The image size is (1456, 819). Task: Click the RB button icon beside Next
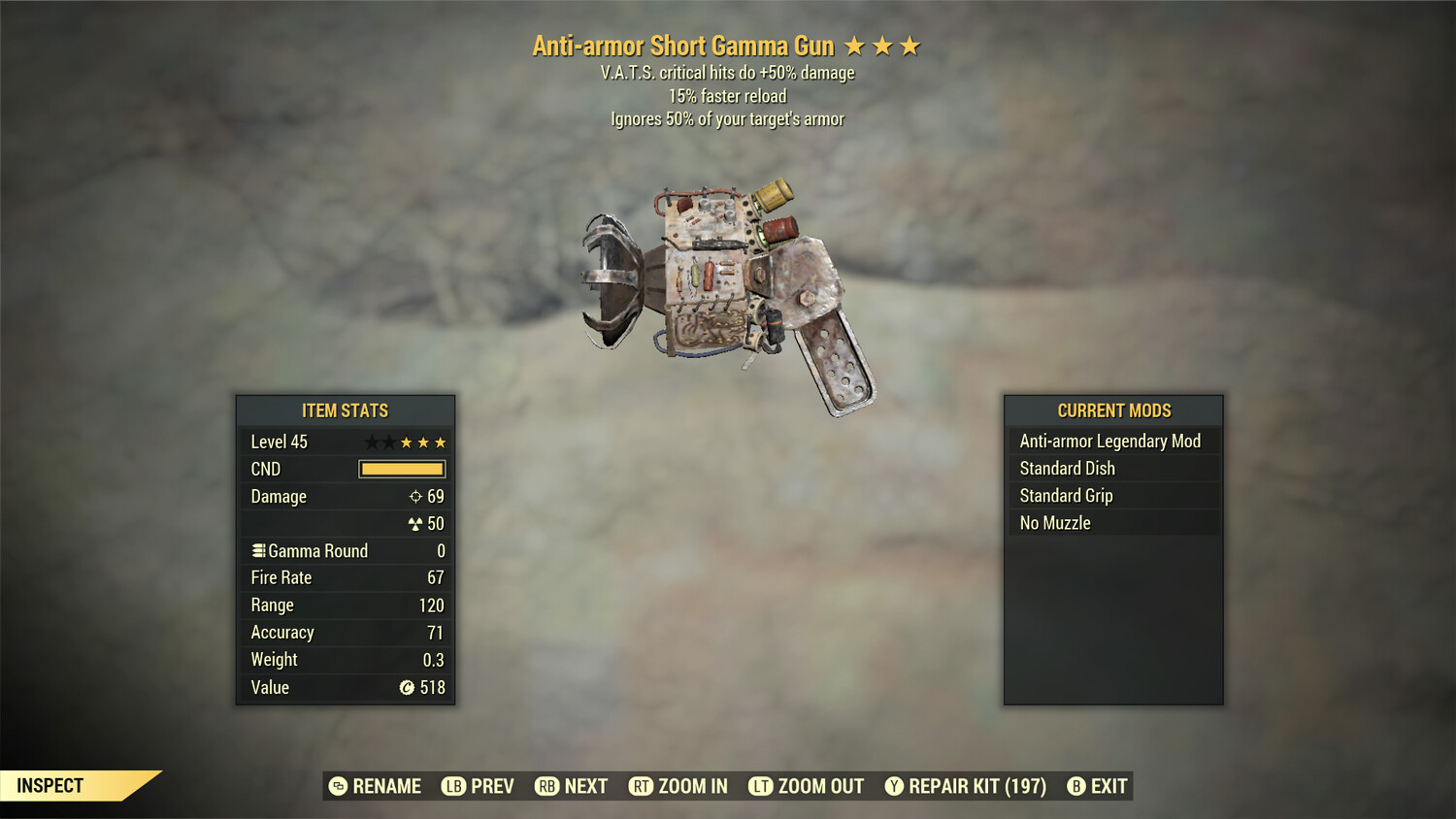tap(546, 786)
